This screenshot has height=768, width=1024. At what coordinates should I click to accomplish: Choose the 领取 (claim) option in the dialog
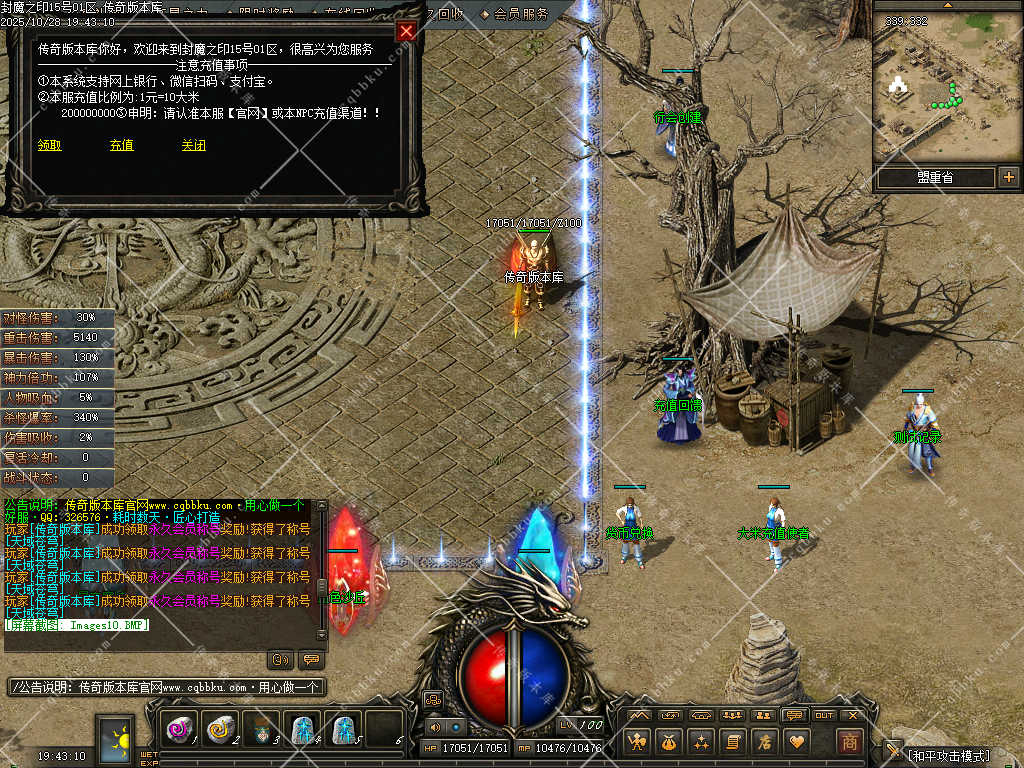click(50, 145)
